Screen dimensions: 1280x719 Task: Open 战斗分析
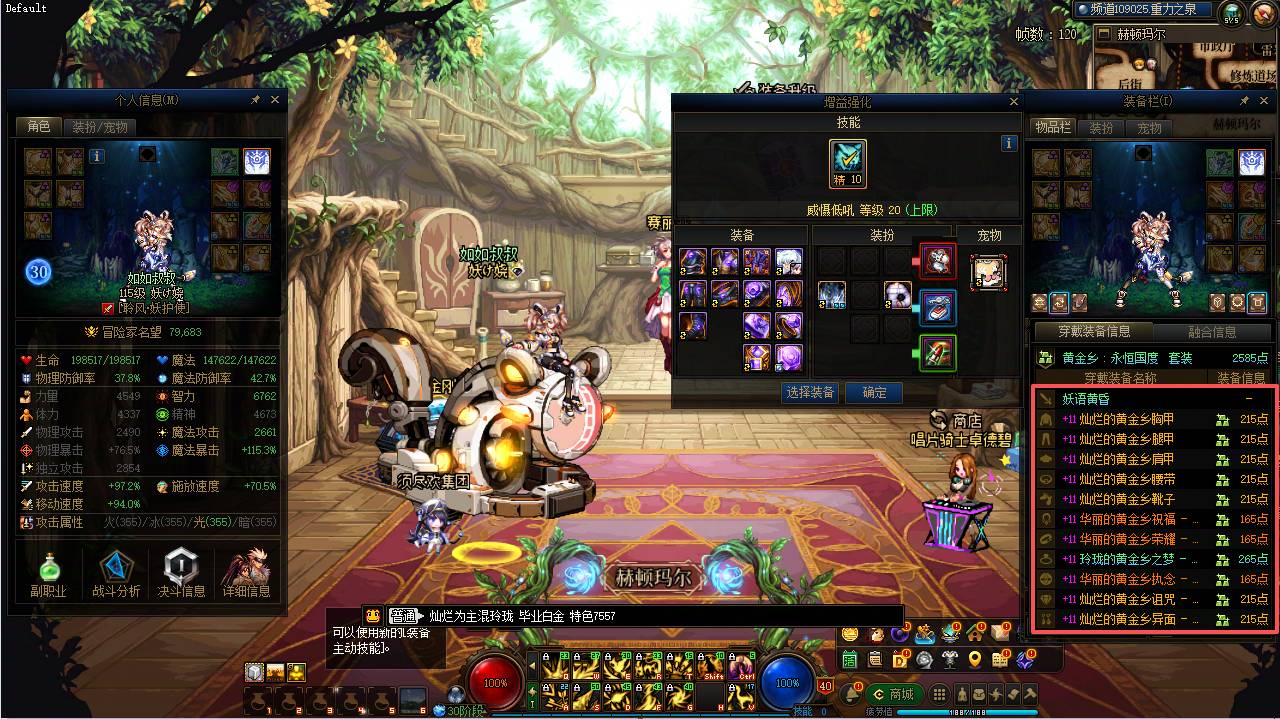[x=116, y=575]
